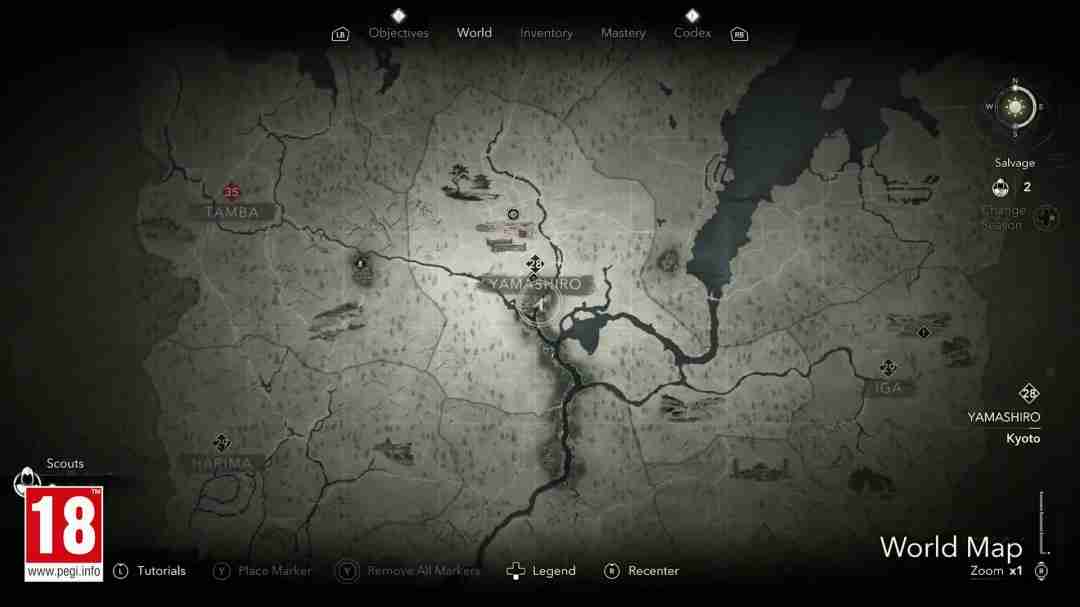Image resolution: width=1080 pixels, height=607 pixels.
Task: Select the Tamba region label
Action: tap(232, 212)
